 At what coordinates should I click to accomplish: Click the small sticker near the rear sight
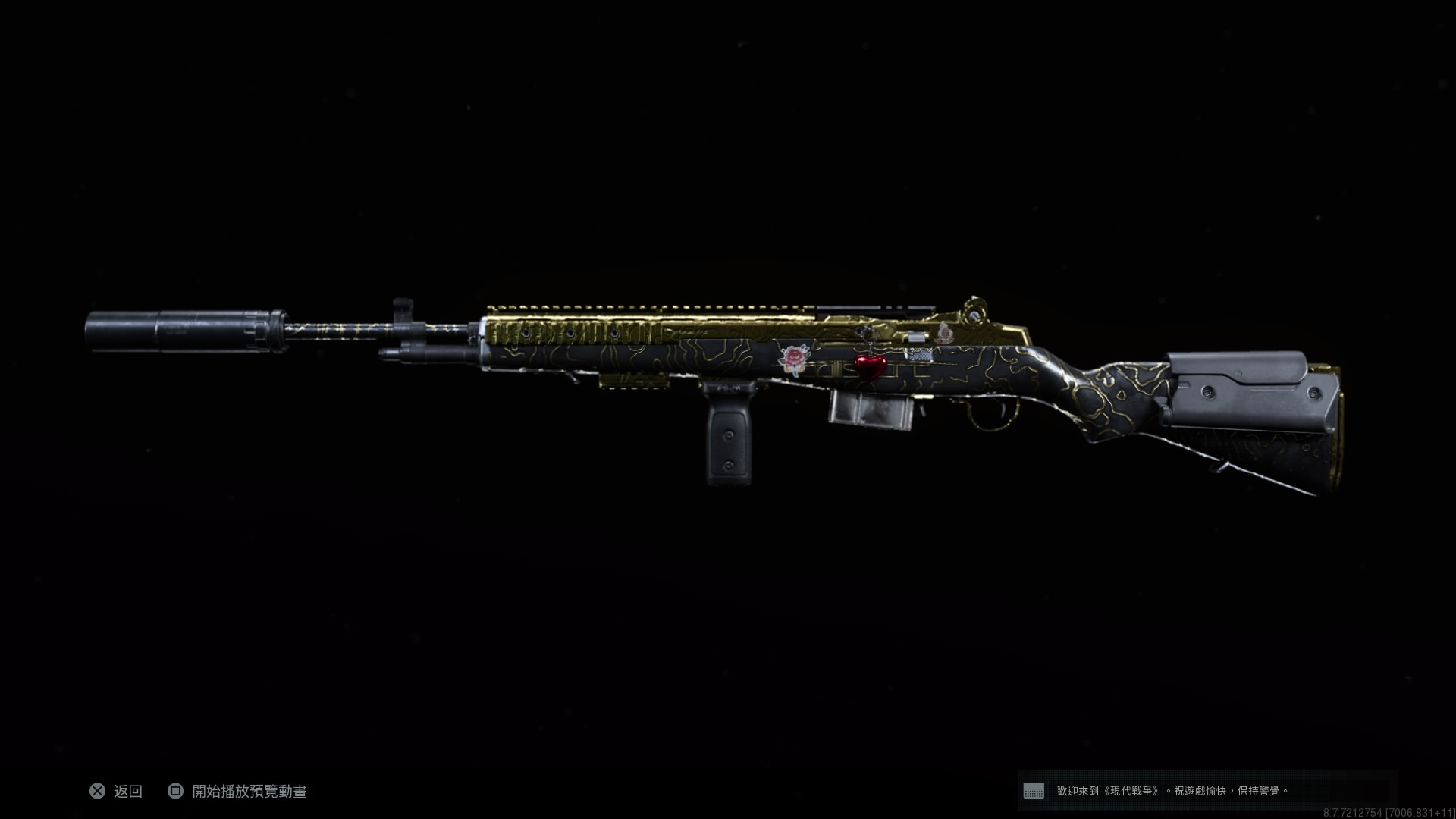[944, 334]
